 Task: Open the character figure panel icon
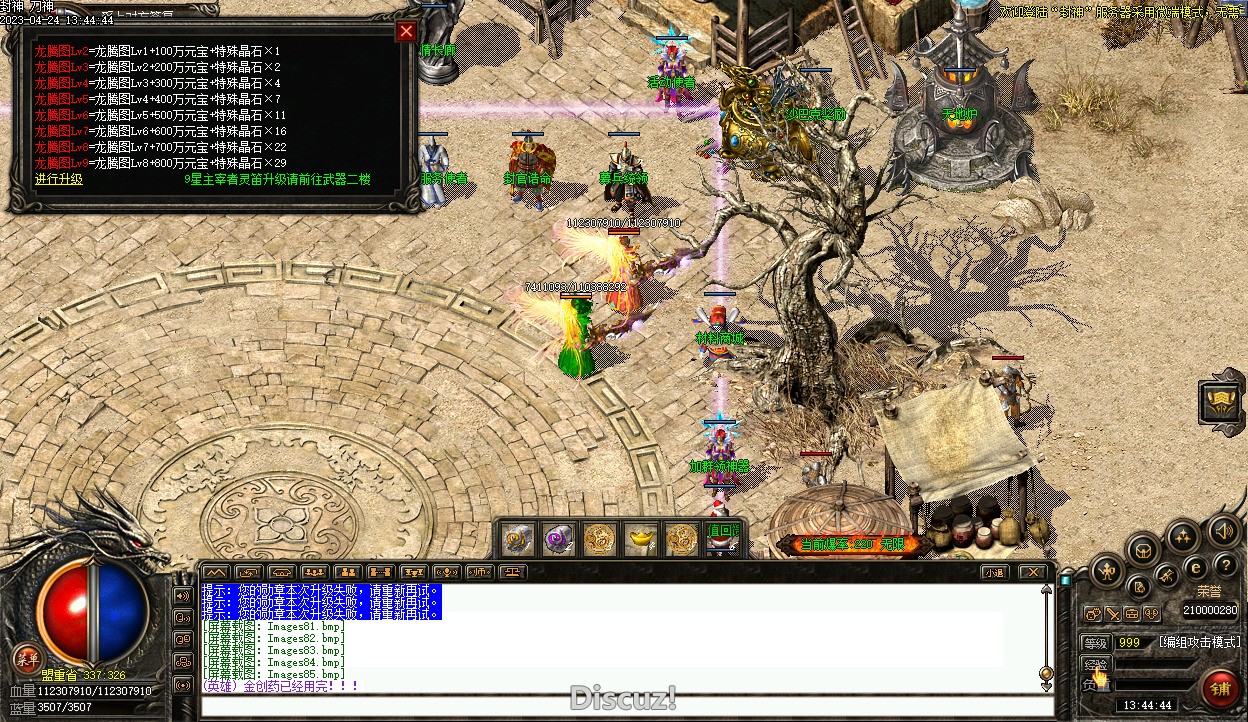click(x=1105, y=571)
